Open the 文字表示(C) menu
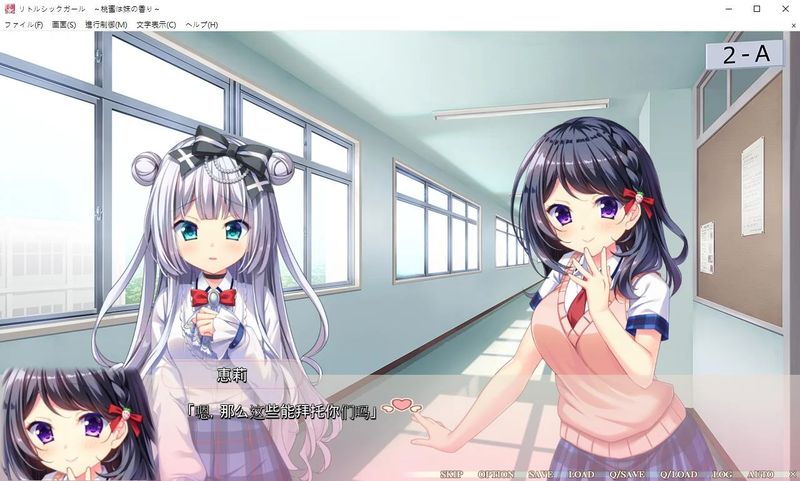The width and height of the screenshot is (800, 481). [155, 24]
